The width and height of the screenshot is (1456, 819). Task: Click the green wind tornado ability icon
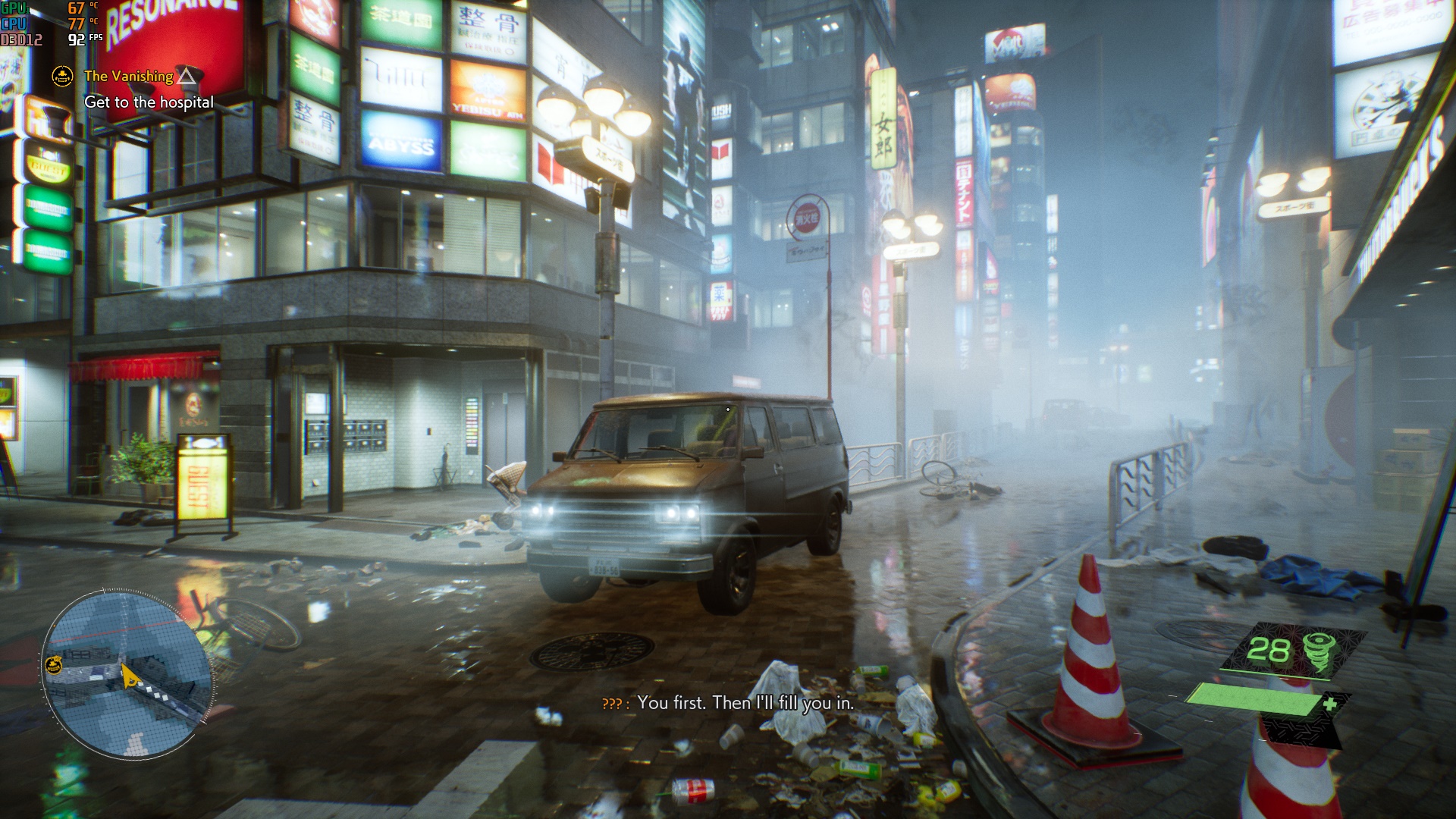(x=1319, y=651)
